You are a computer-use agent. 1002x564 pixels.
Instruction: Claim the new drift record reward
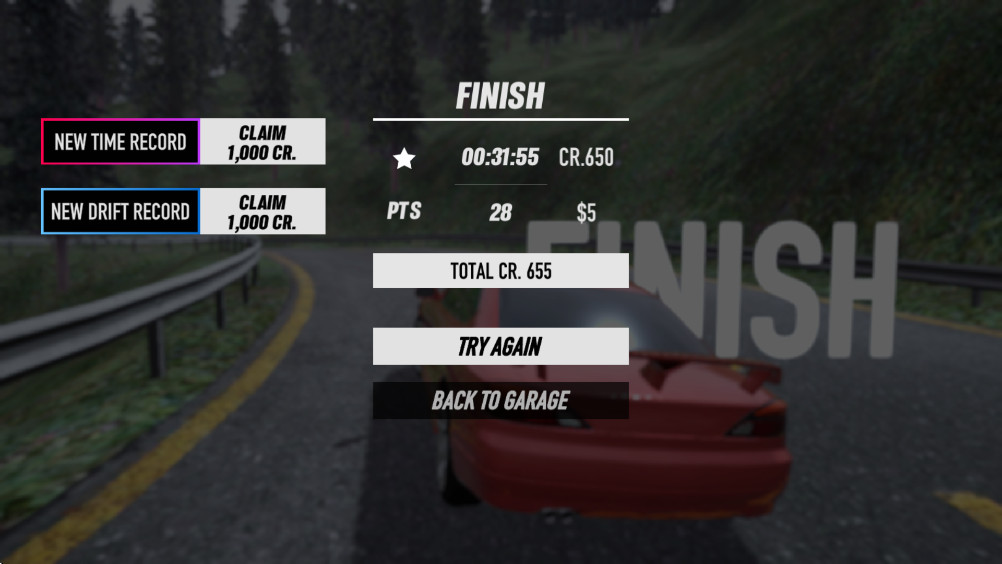(x=262, y=212)
